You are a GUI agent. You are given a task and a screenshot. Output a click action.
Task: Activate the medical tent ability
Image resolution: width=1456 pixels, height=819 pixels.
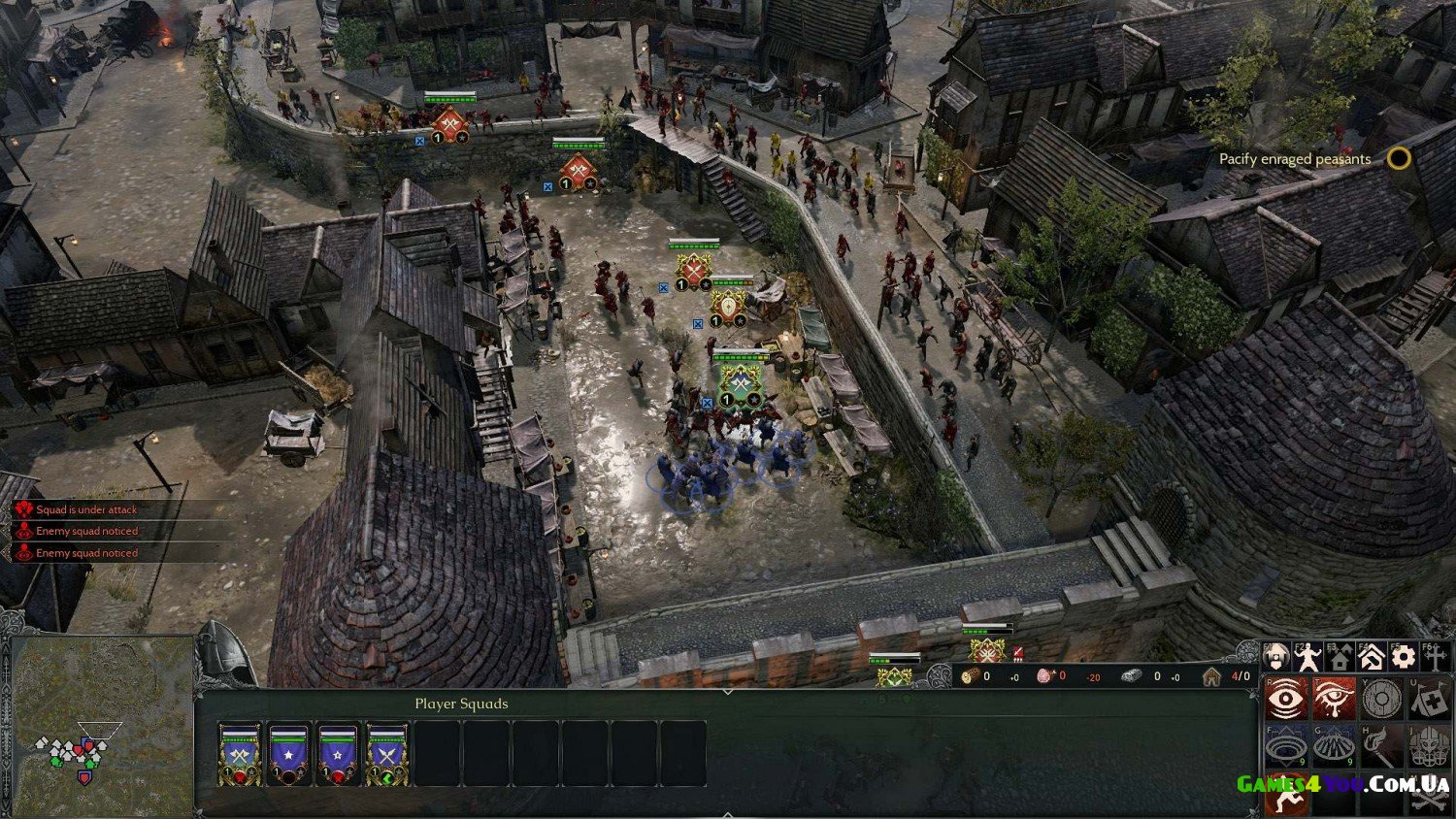click(1428, 699)
